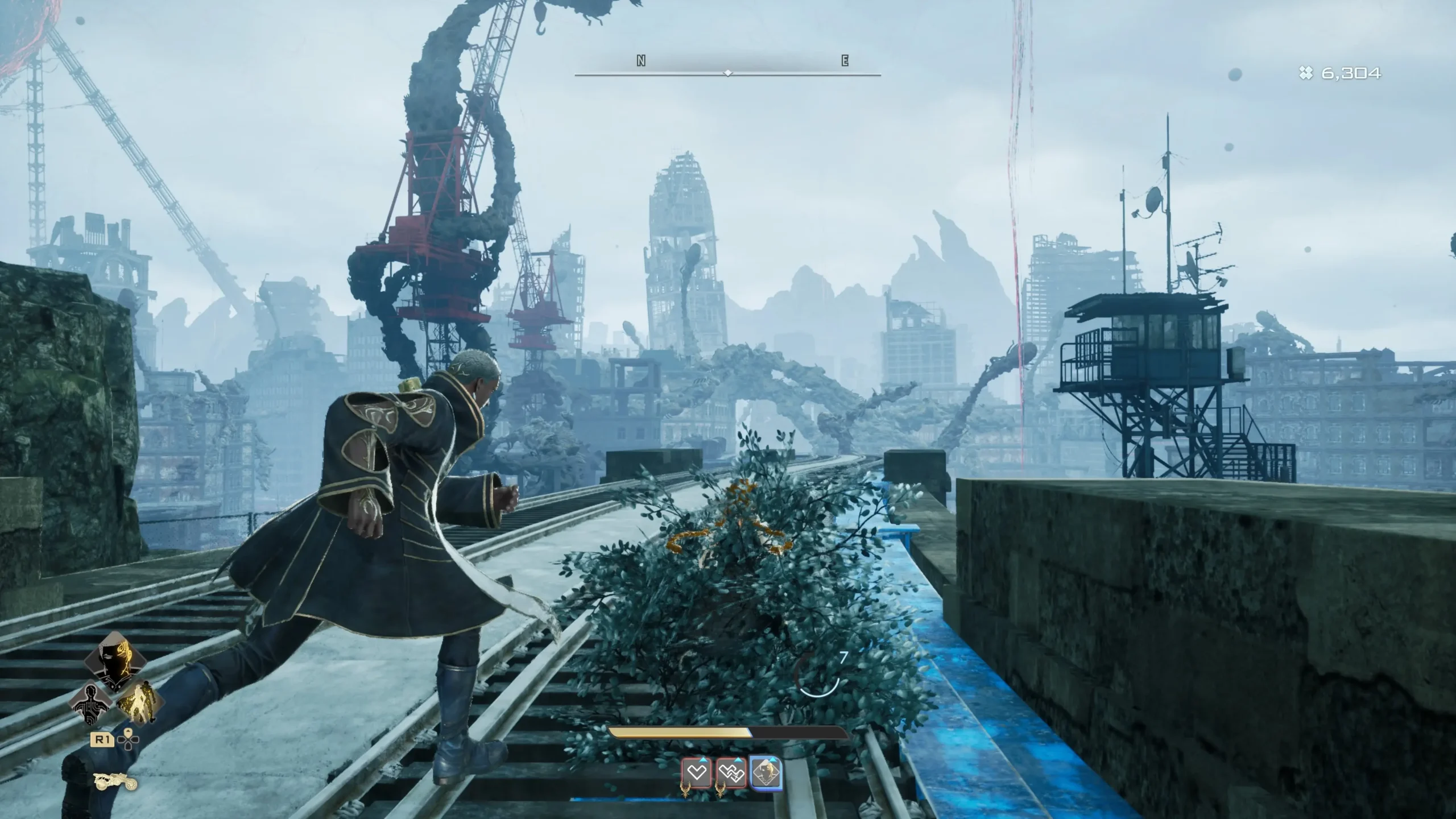Activate the golden twin-figures ability icon
Screen dimensions: 1456x819
pos(139,703)
